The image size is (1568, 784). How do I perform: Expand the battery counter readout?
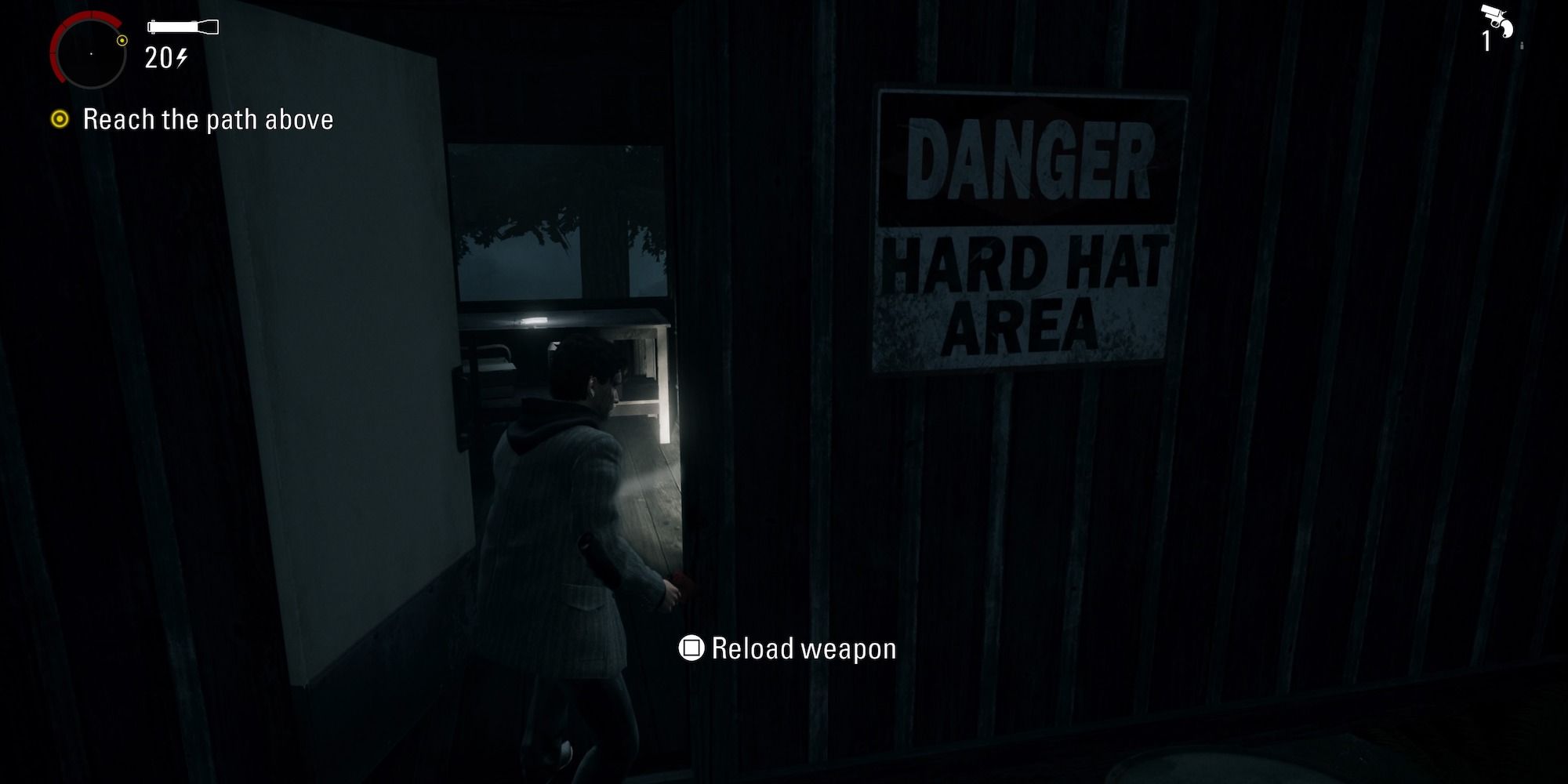[x=165, y=59]
